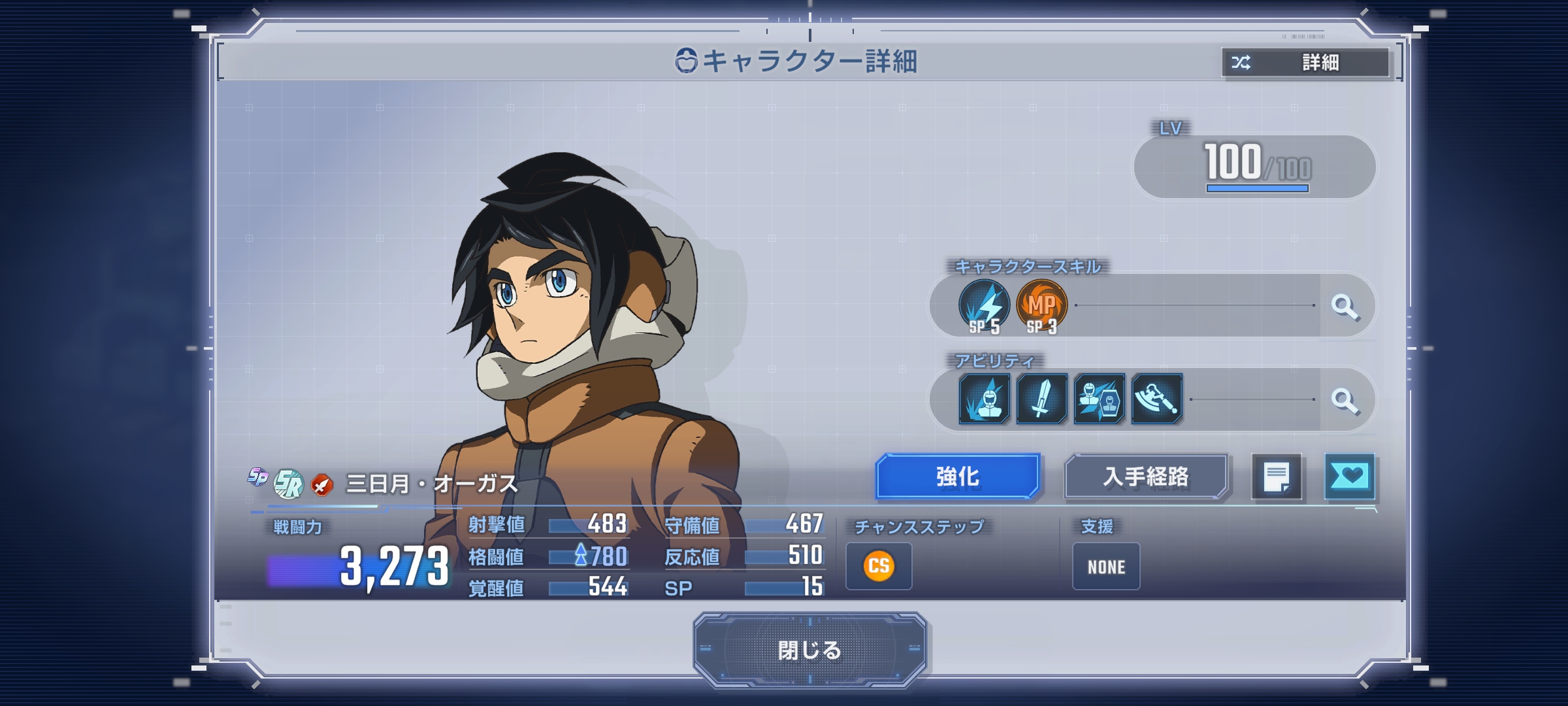The image size is (1568, 706).
Task: View the pilot with burst ability icon
Action: point(984,399)
